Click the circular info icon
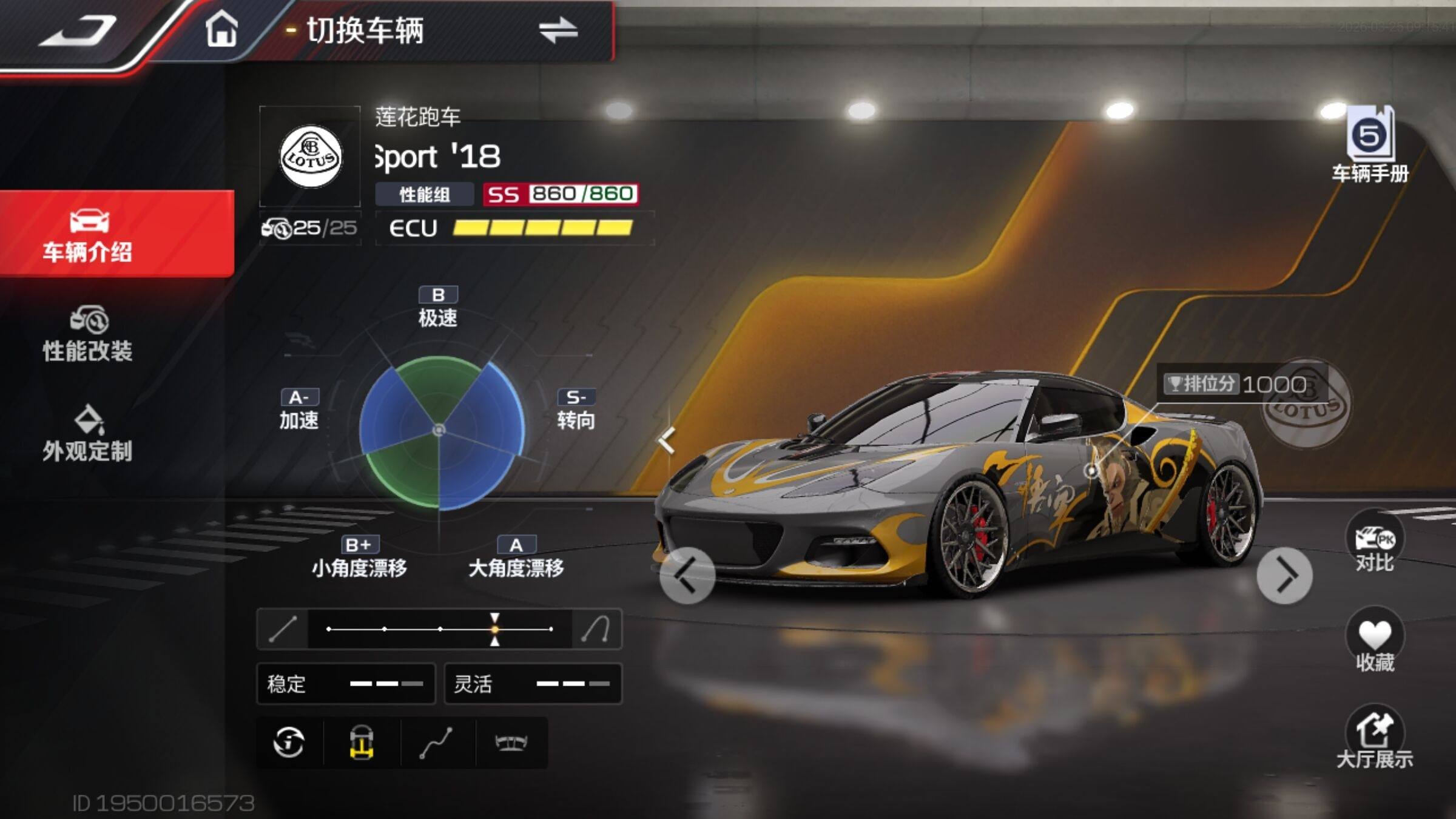The width and height of the screenshot is (1456, 819). (x=289, y=742)
